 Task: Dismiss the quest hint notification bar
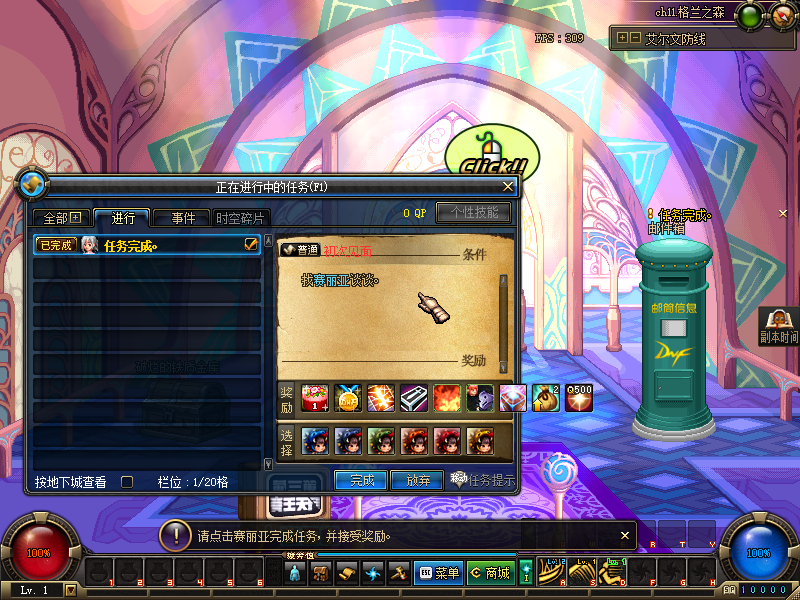(x=625, y=535)
